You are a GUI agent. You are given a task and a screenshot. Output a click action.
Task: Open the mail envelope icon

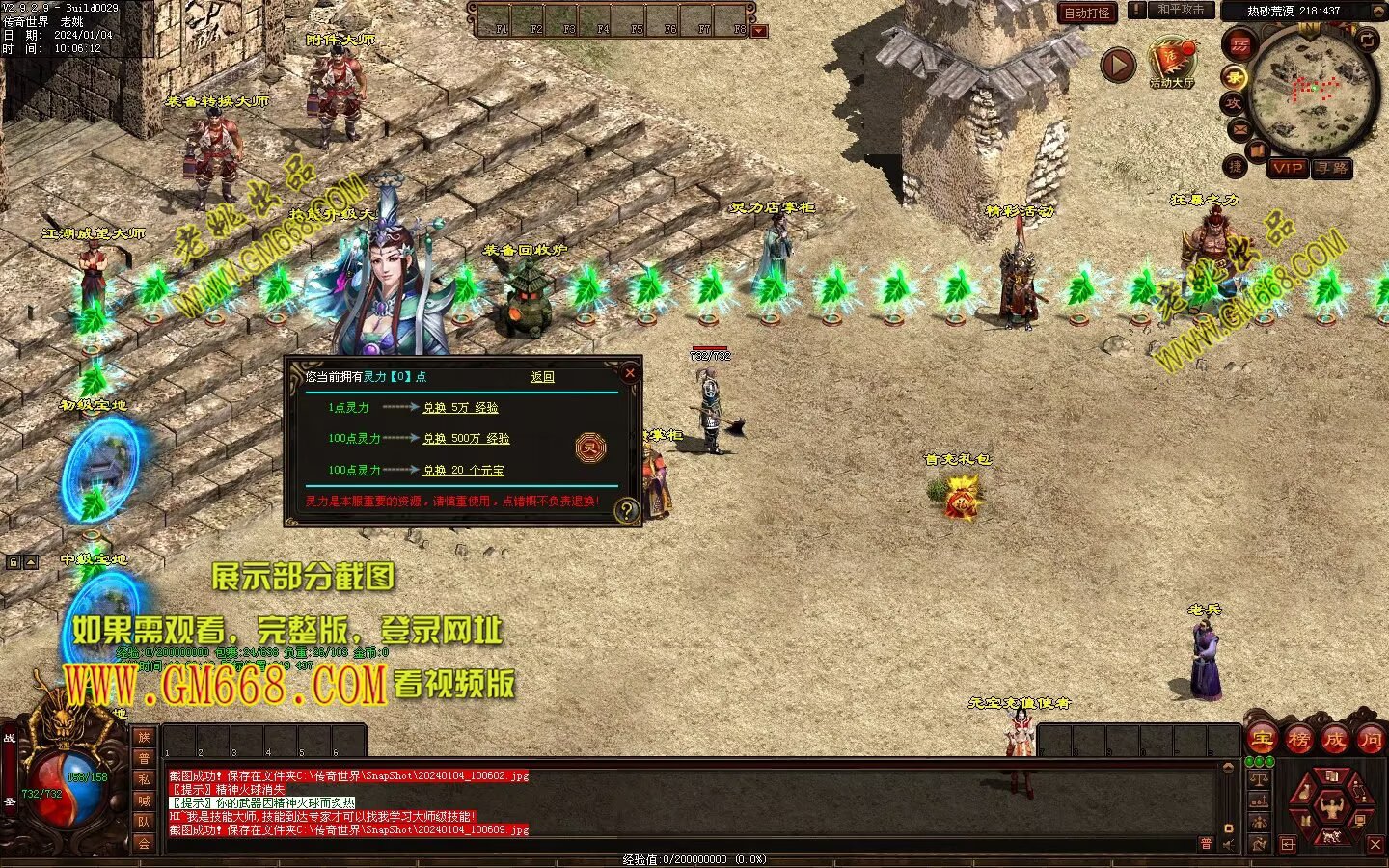[1239, 129]
